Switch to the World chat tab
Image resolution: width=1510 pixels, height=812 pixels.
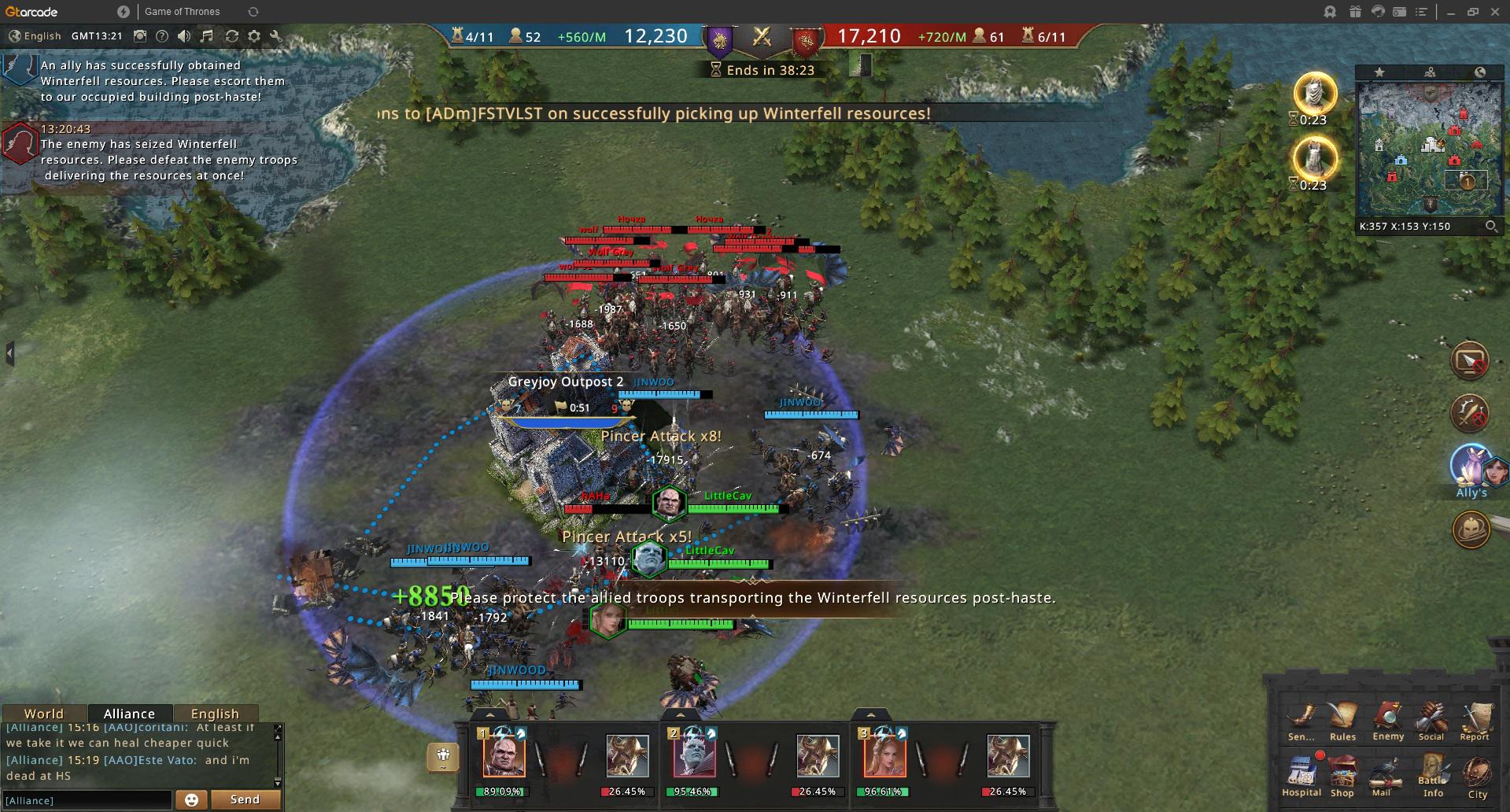point(43,714)
